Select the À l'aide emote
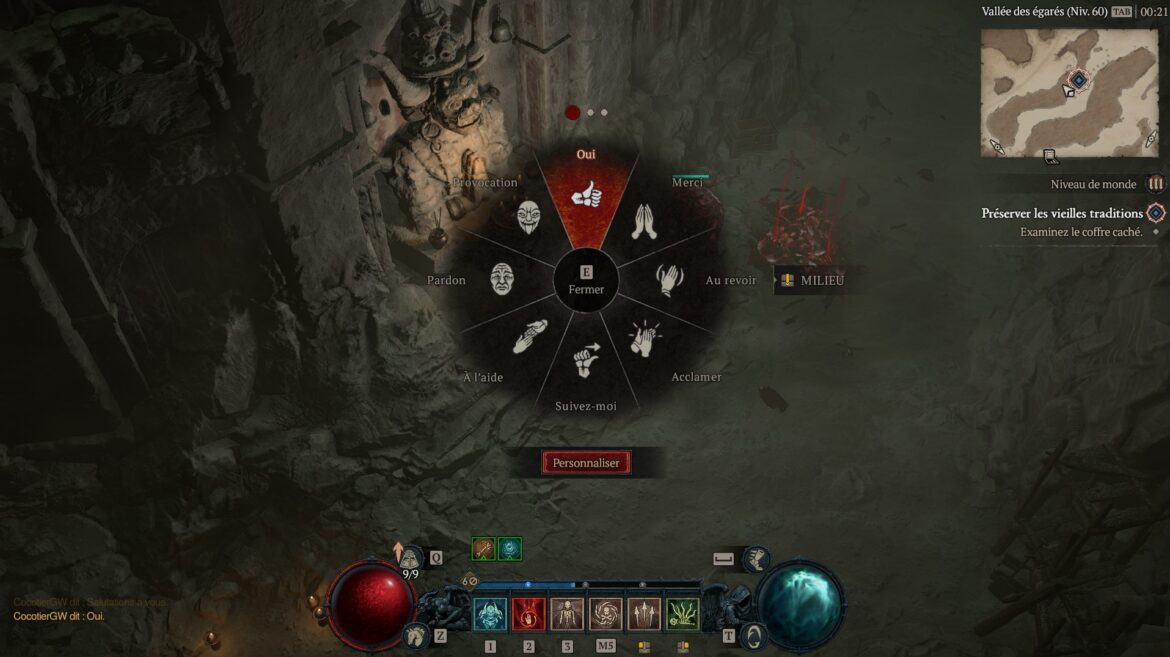This screenshot has height=657, width=1170. click(530, 337)
